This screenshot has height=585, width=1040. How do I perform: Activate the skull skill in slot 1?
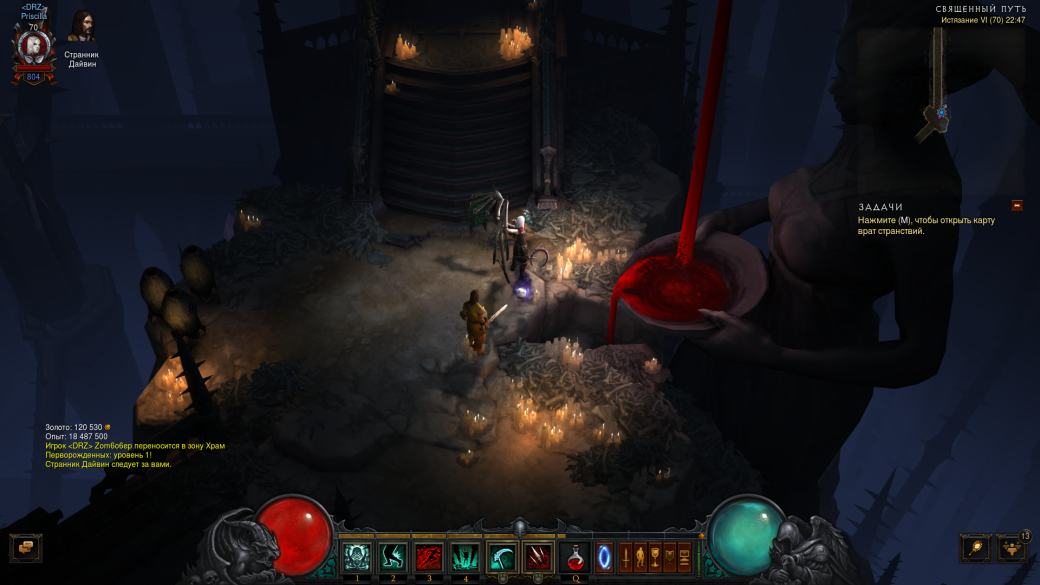click(x=357, y=556)
